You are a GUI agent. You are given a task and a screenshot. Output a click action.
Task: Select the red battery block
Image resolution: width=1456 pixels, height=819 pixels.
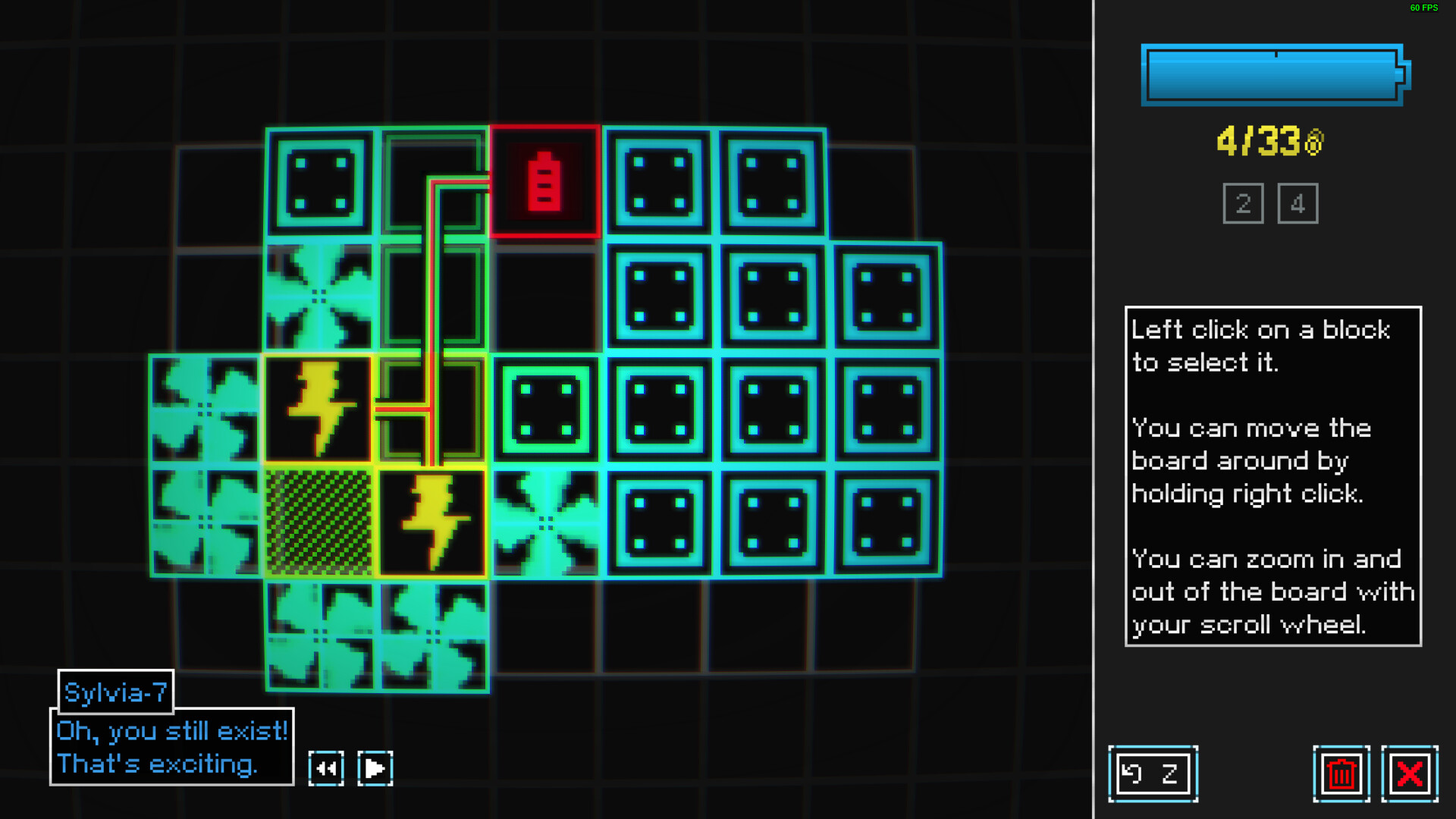tap(544, 182)
